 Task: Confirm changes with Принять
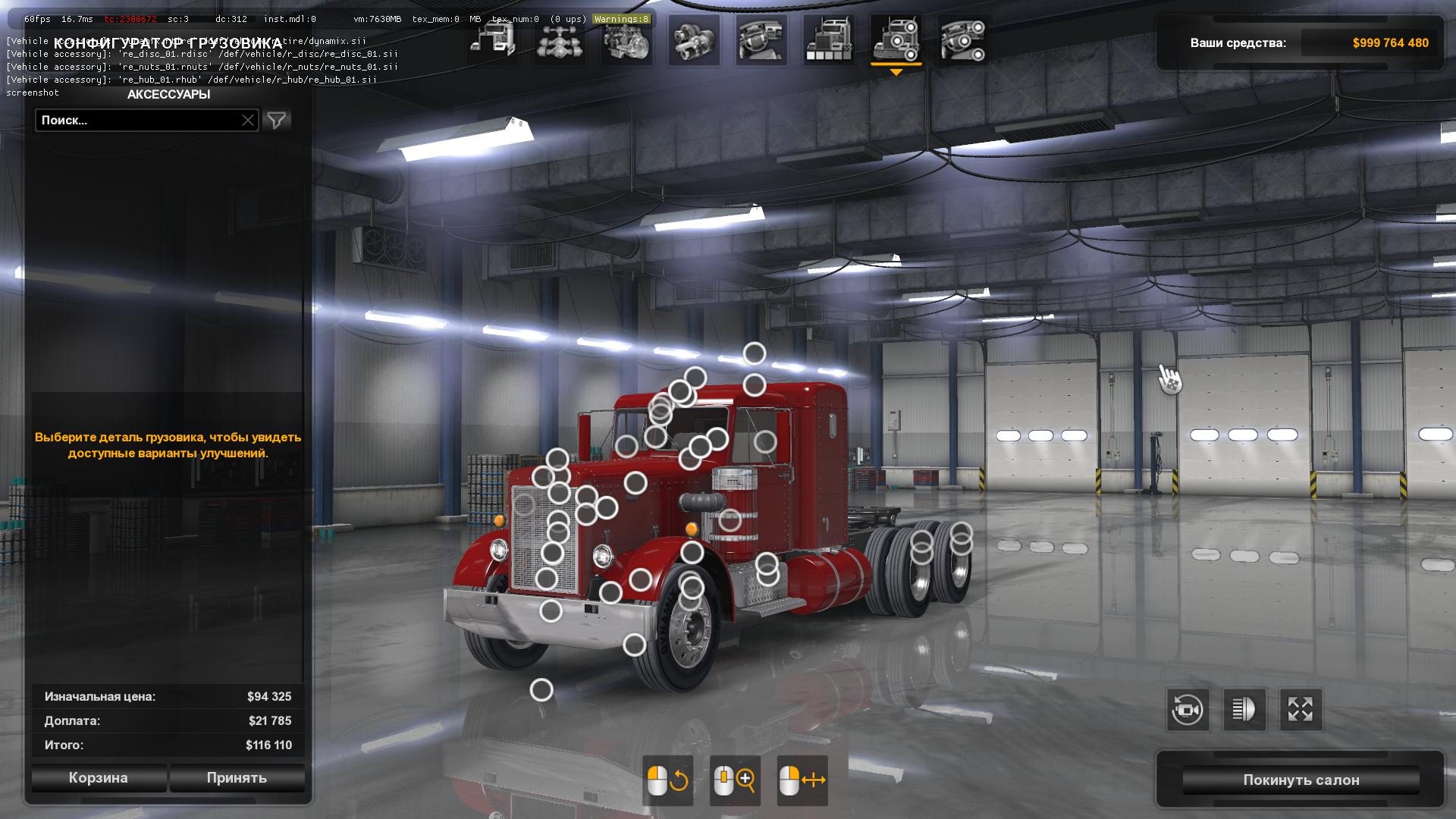click(237, 778)
